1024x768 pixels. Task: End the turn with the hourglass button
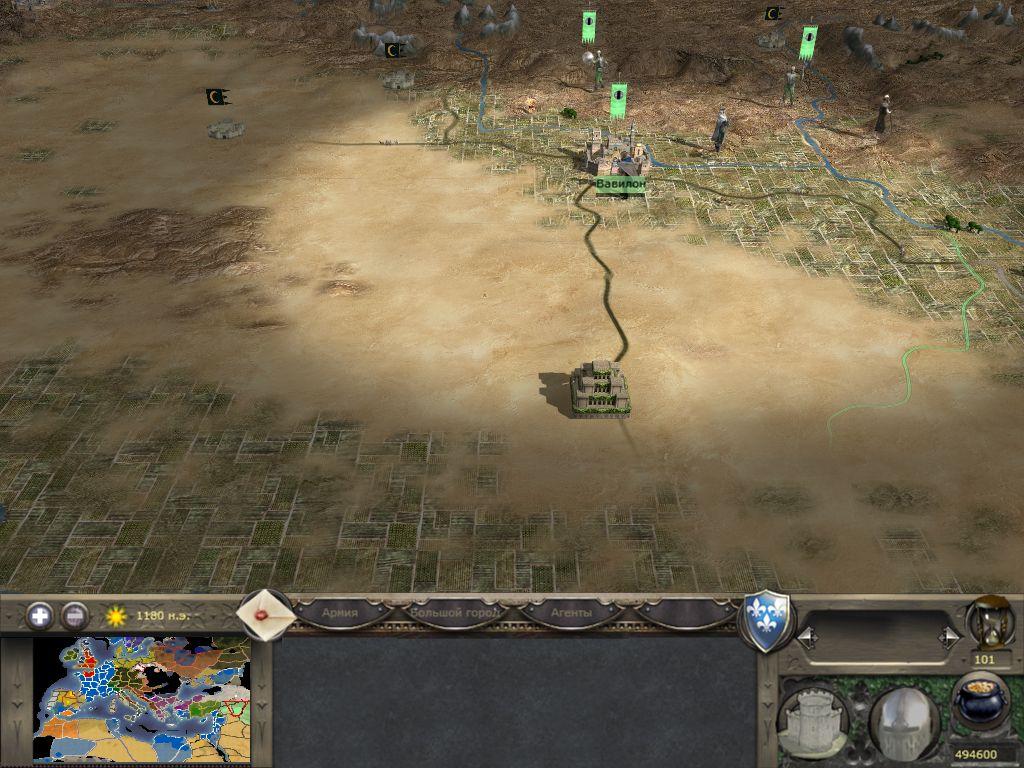click(x=988, y=622)
